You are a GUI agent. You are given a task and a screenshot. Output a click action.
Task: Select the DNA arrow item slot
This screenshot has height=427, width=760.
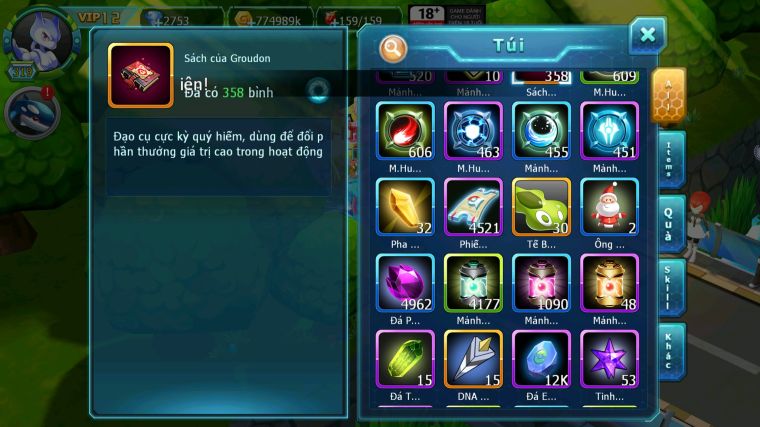point(473,359)
